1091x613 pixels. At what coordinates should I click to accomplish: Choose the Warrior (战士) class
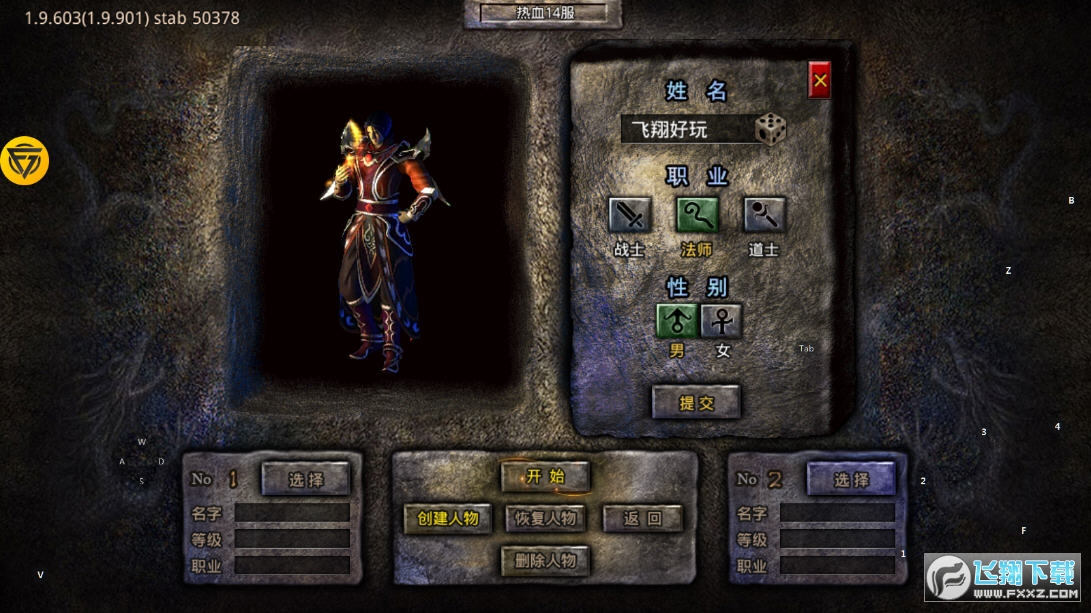(x=630, y=215)
